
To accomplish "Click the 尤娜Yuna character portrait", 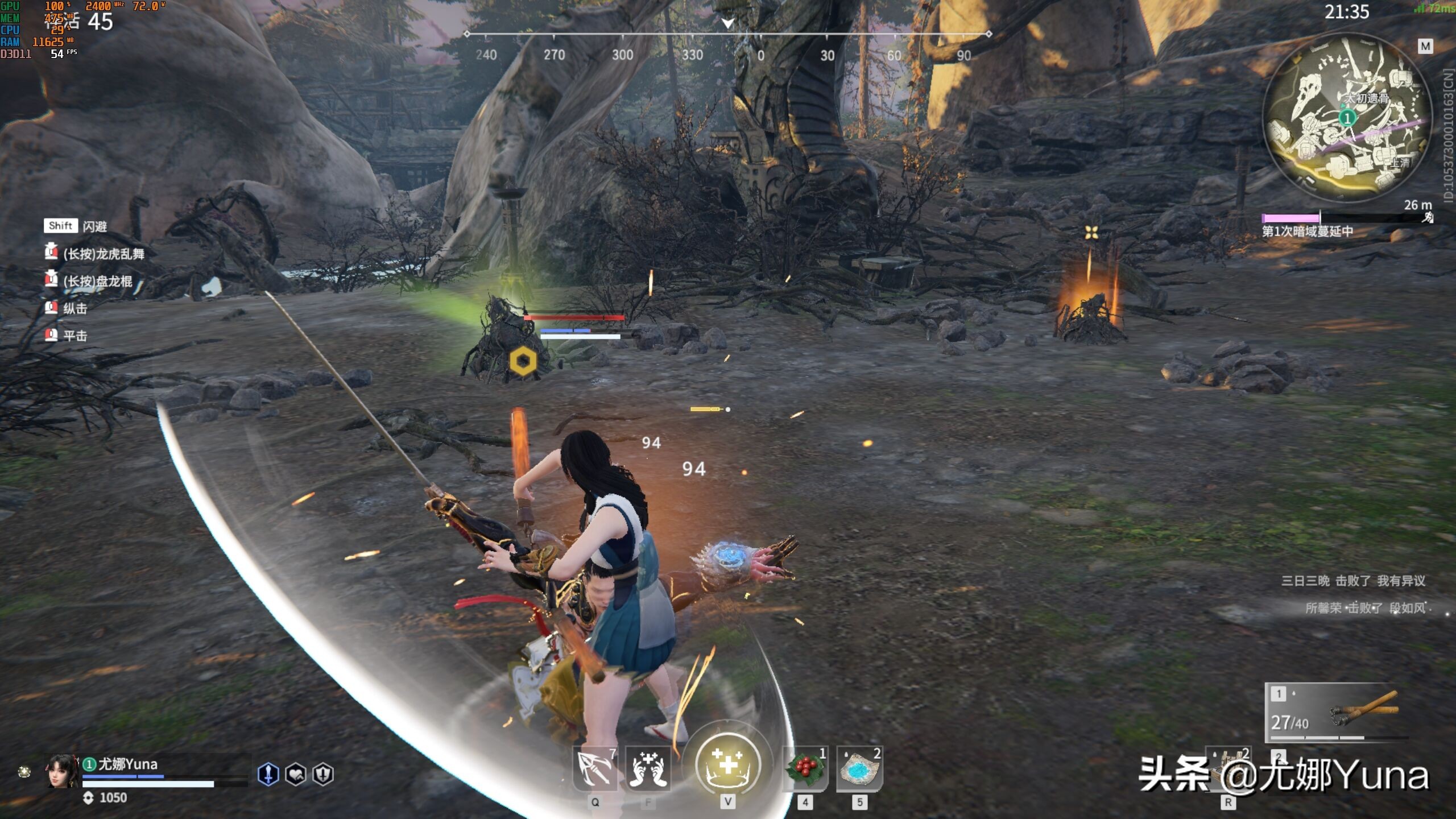I will 63,771.
